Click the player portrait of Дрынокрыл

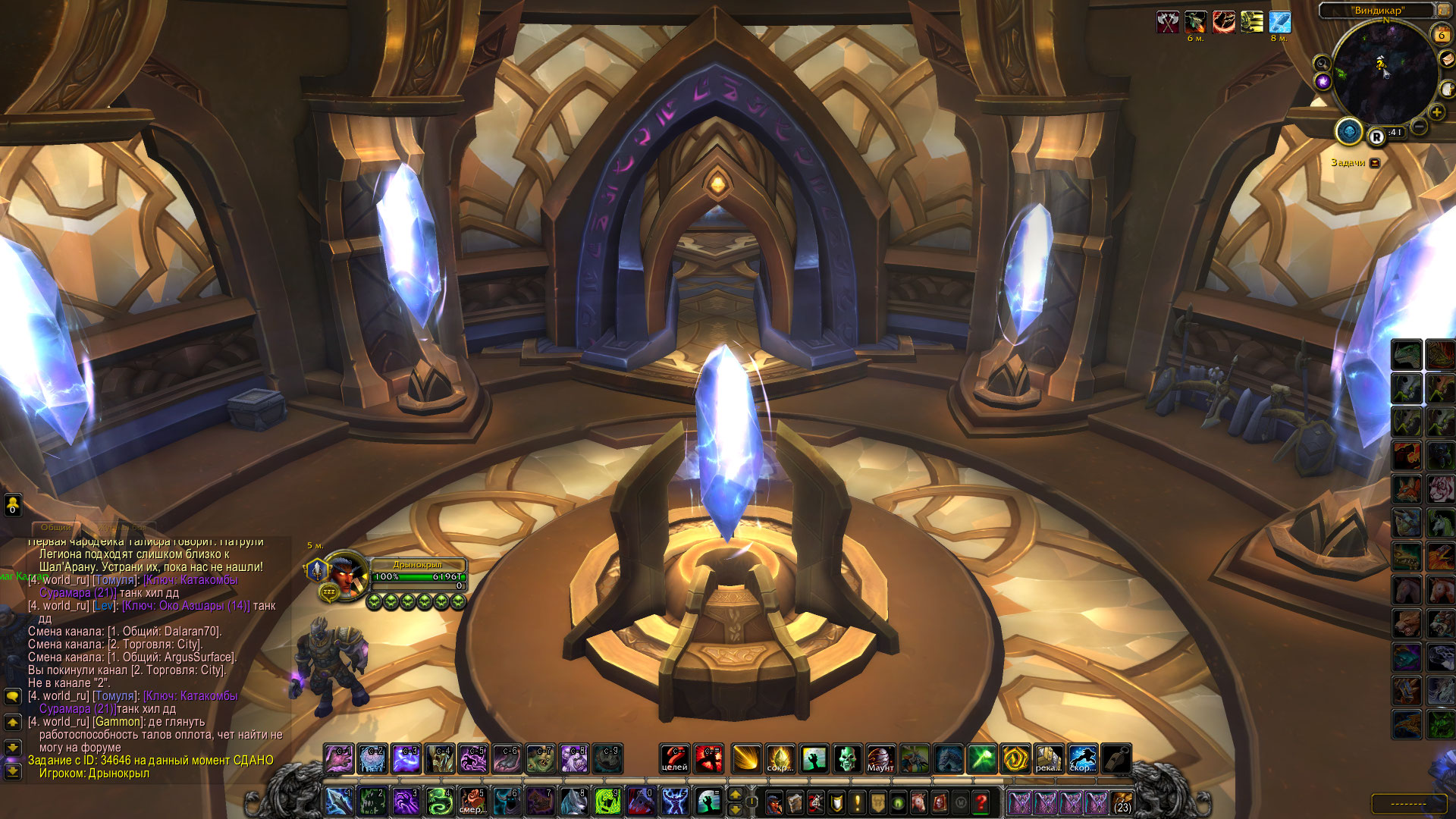pos(345,576)
